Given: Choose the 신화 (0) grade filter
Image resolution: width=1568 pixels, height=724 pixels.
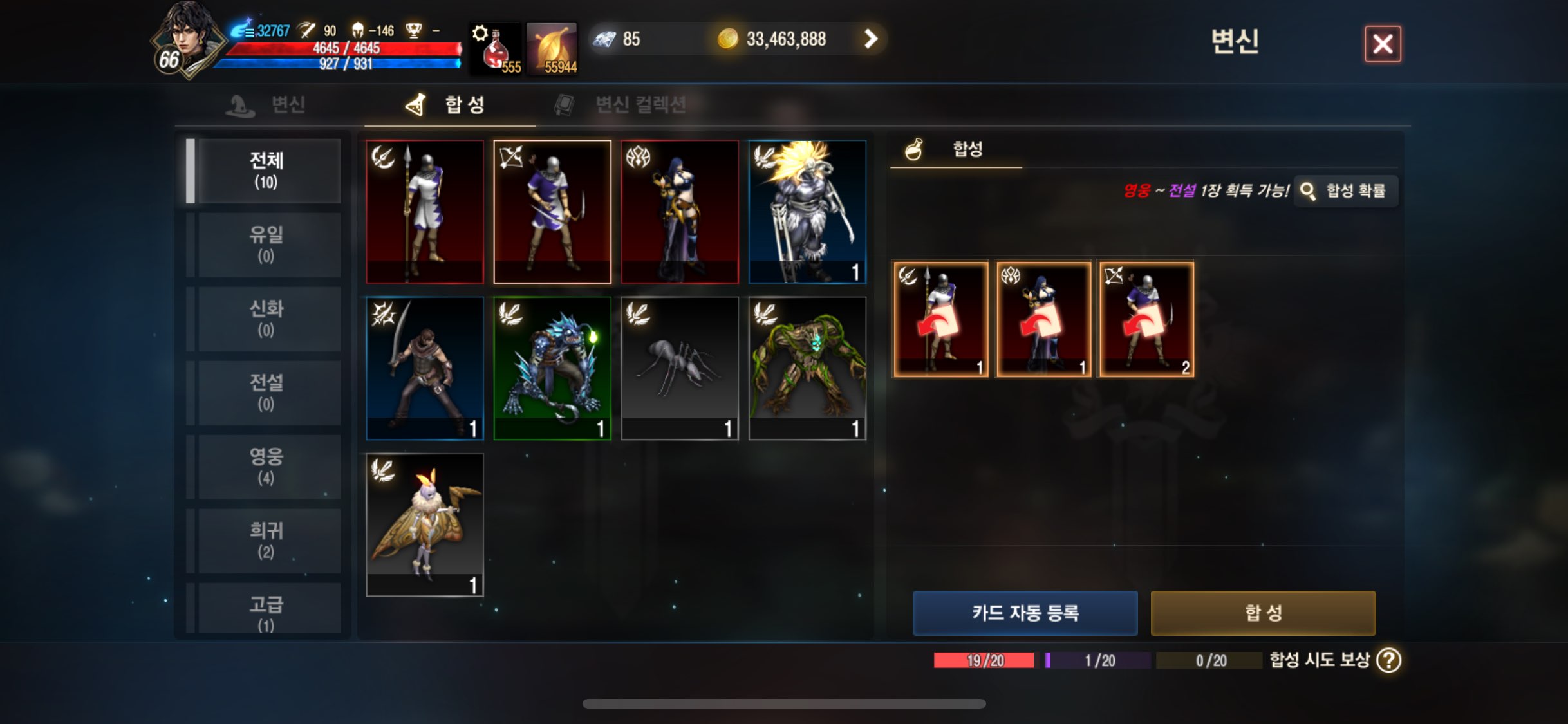Looking at the screenshot, I should point(266,319).
